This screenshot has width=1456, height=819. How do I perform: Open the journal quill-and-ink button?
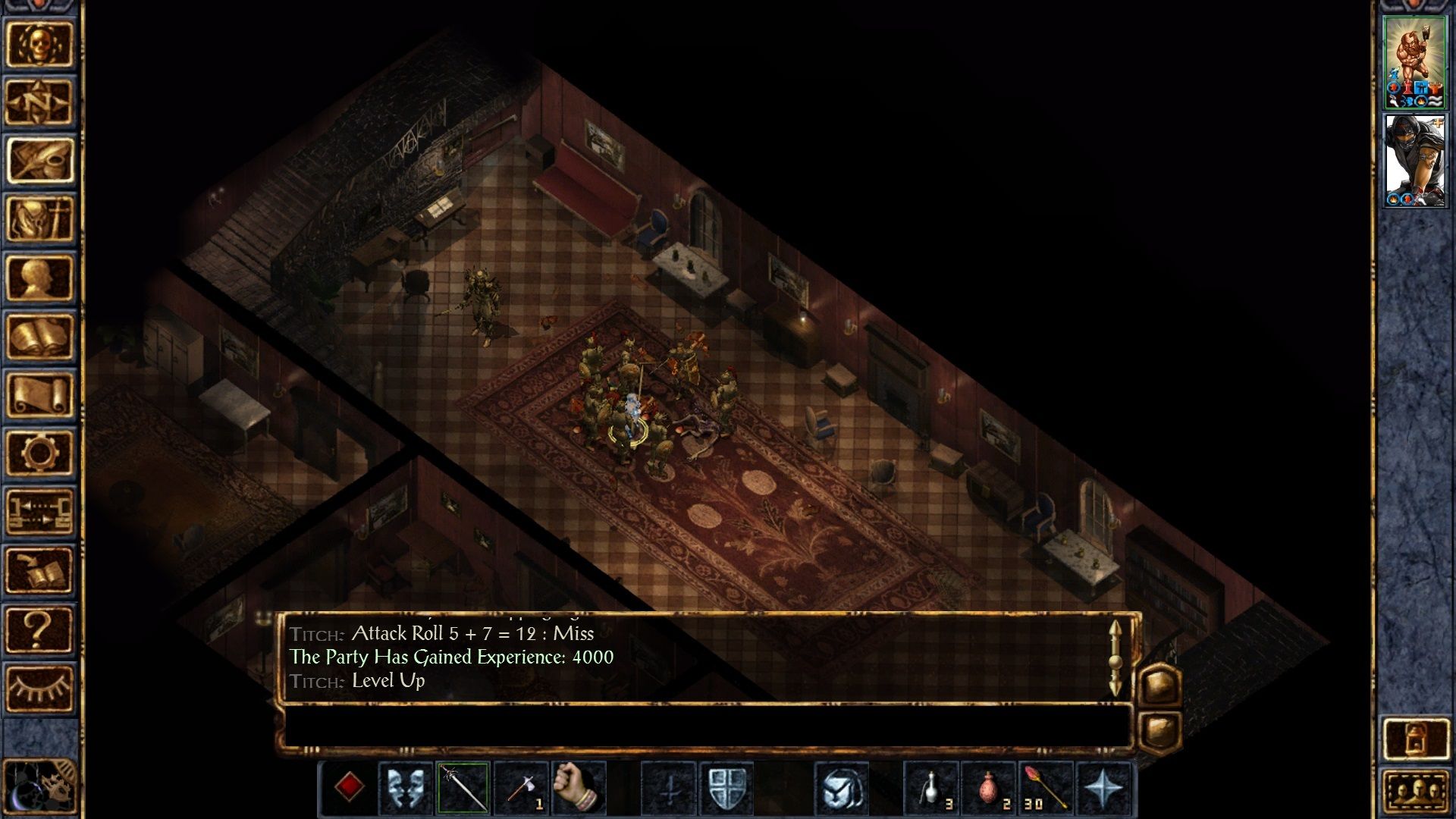pyautogui.click(x=39, y=160)
